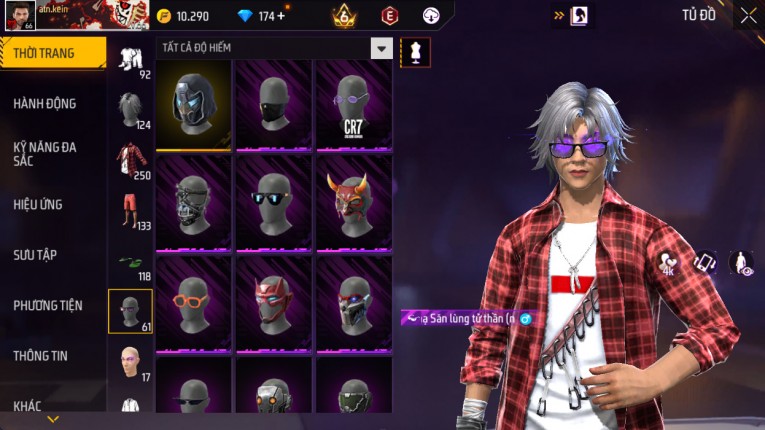
Task: Open the Tất Cả Độ Hiếm rarity dropdown
Action: point(381,48)
